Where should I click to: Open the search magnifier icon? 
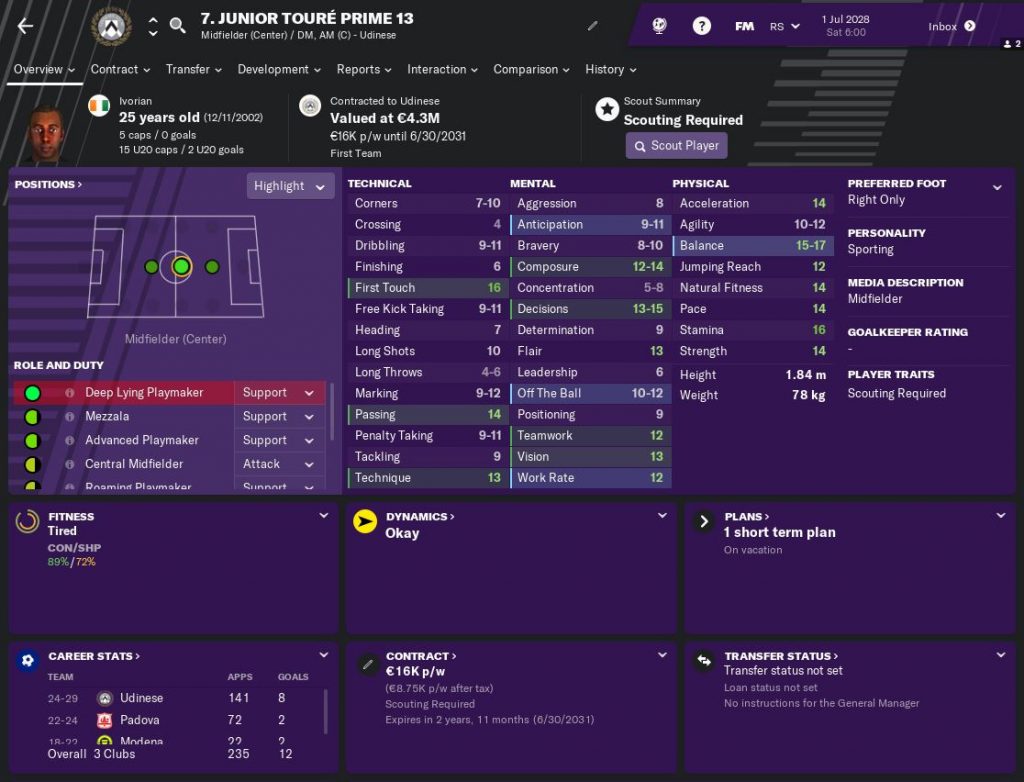[x=178, y=26]
